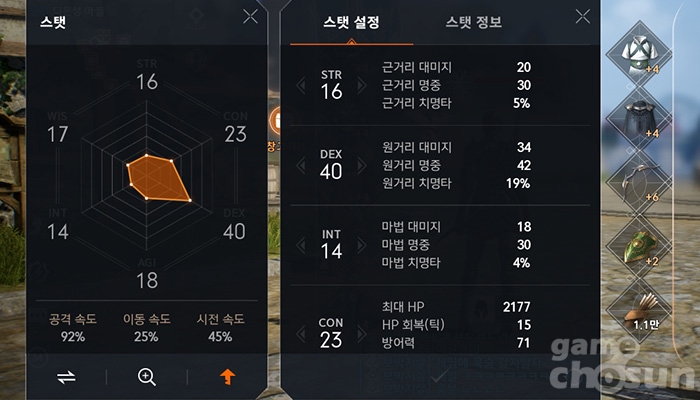Add a point to INT
This screenshot has height=400, width=700.
tap(362, 246)
